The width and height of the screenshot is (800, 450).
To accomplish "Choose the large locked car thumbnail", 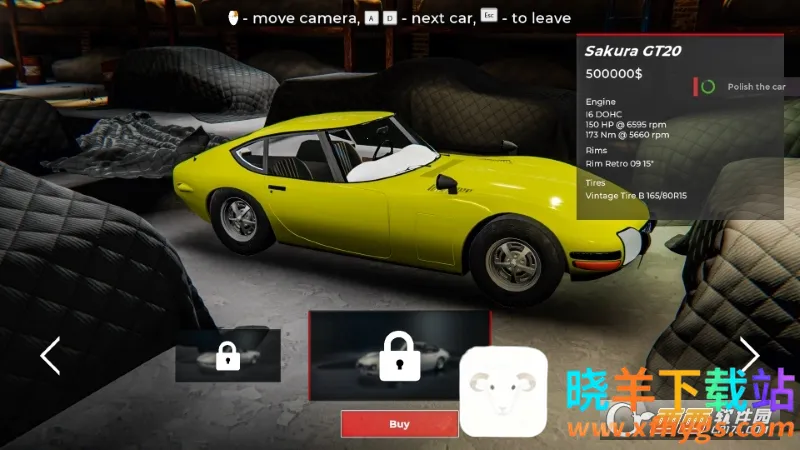I will [399, 355].
